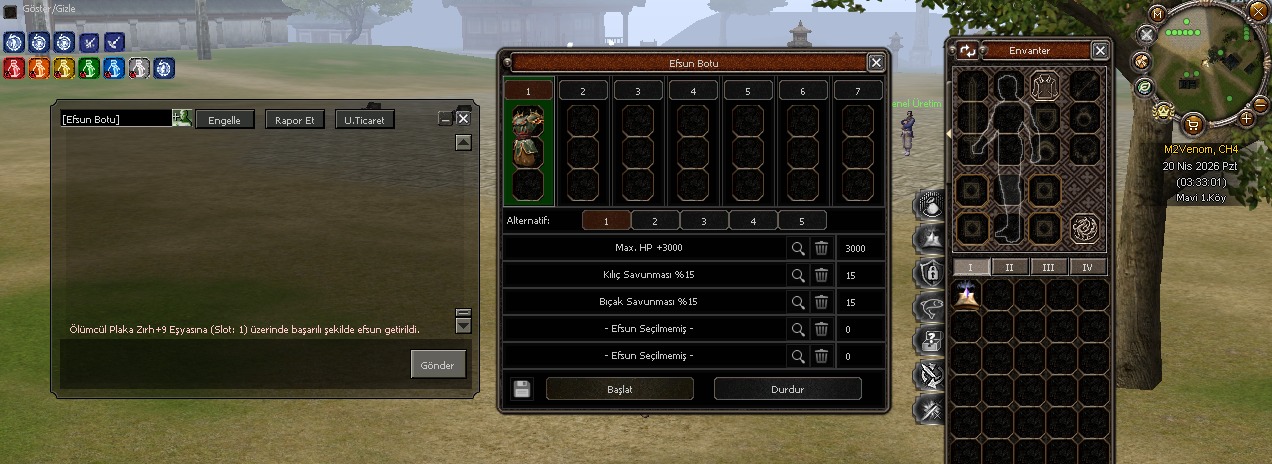1272x464 pixels.
Task: Switch to slot tab 7
Action: click(858, 91)
